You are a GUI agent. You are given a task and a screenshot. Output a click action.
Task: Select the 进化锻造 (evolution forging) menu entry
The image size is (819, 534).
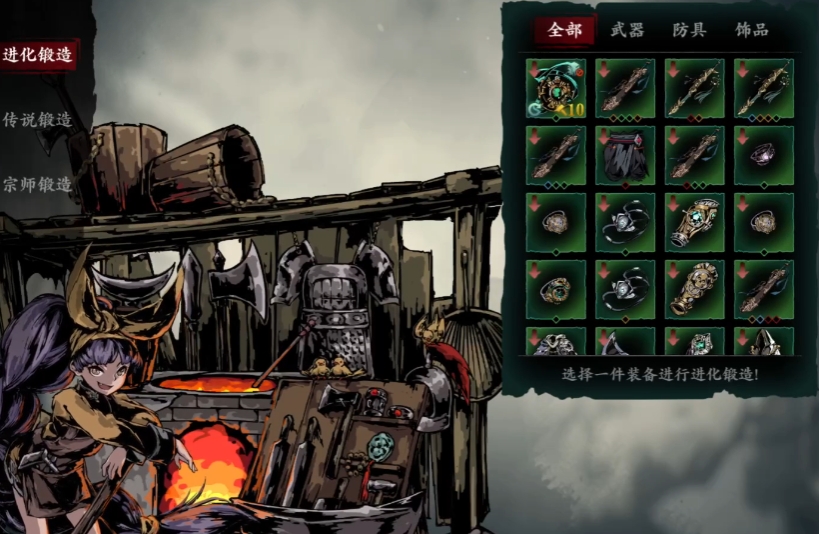tap(38, 55)
